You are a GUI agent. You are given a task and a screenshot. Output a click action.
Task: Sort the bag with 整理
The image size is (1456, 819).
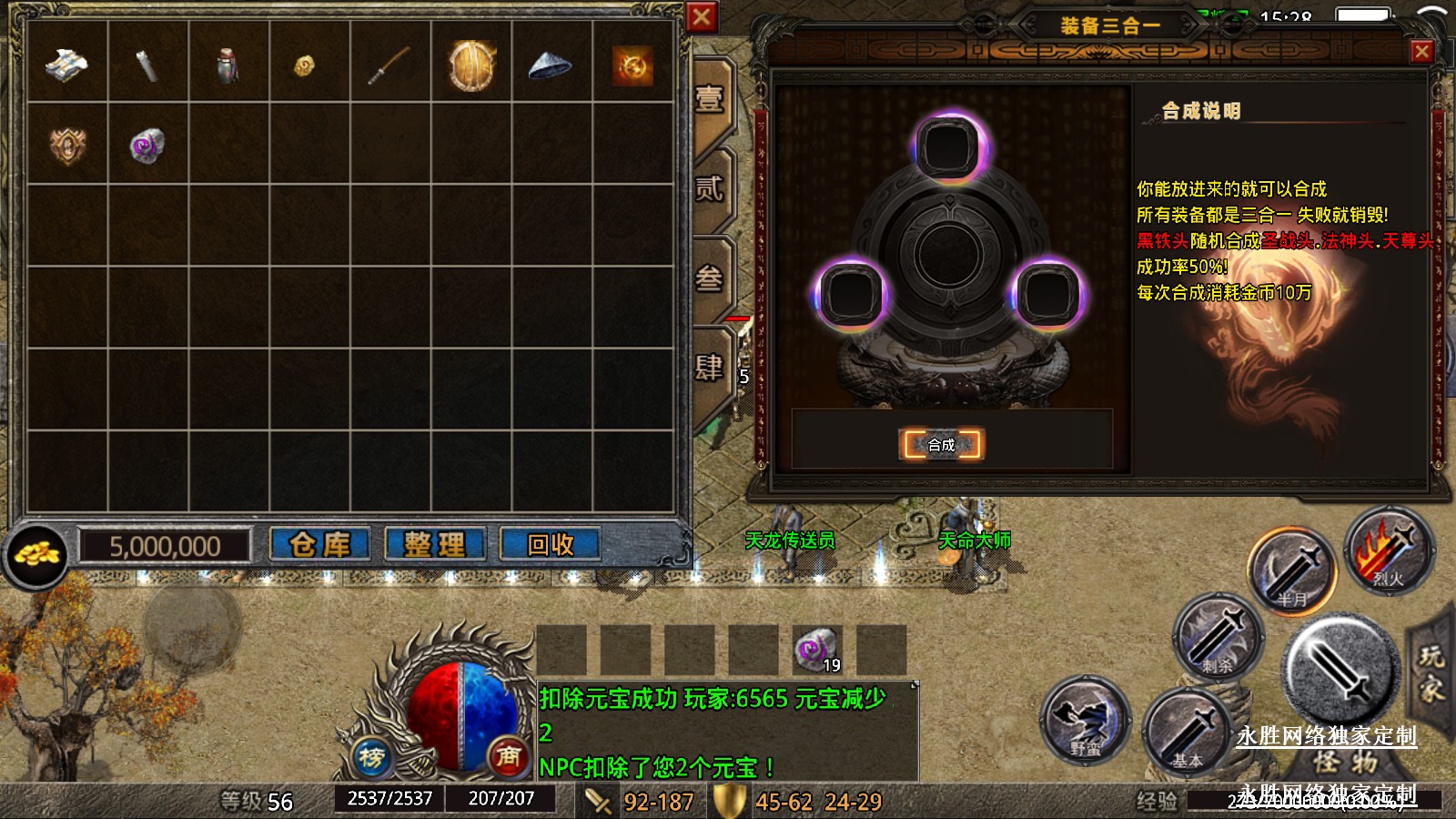click(435, 545)
